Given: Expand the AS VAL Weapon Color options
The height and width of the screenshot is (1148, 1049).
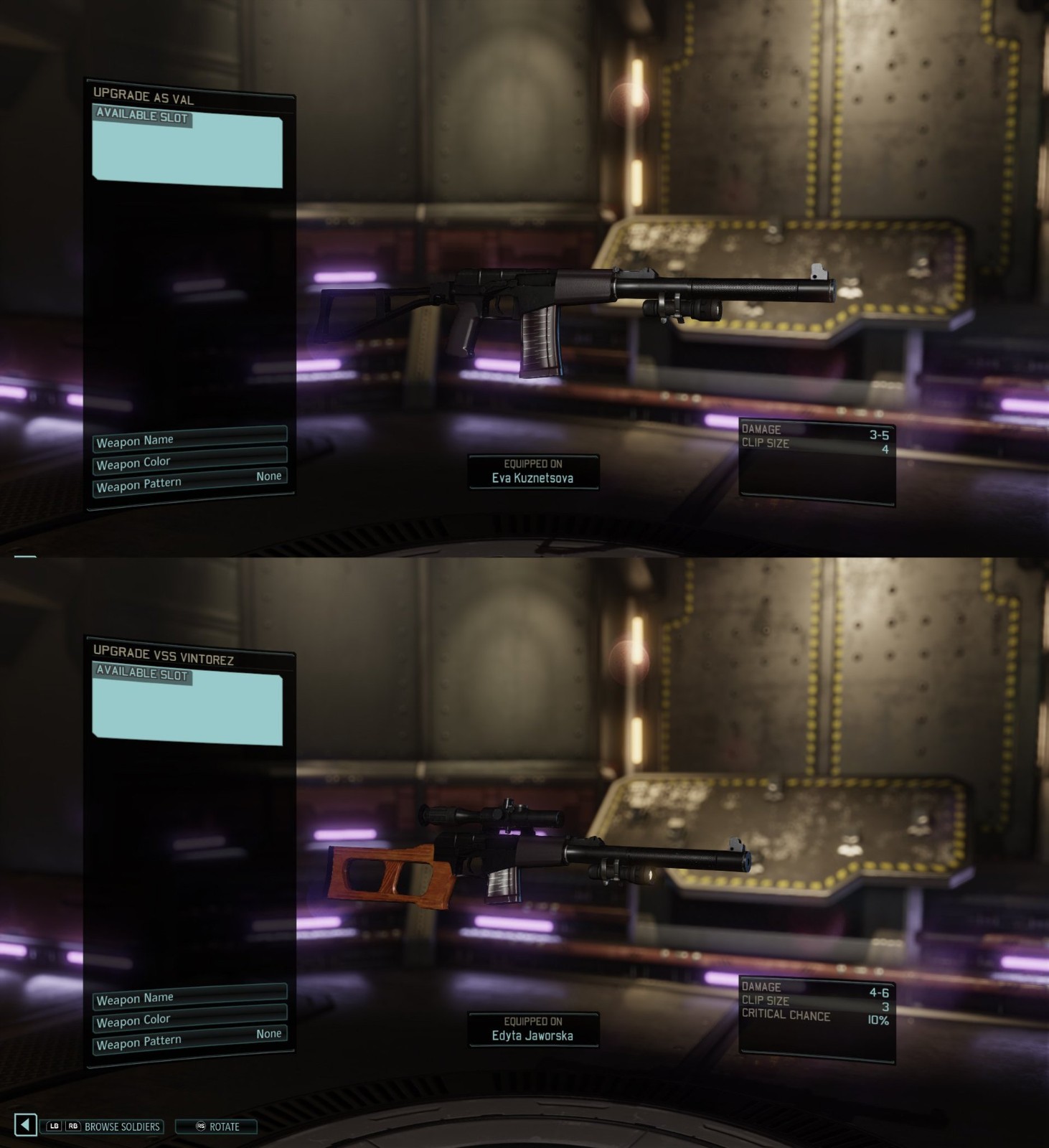Looking at the screenshot, I should 189,461.
